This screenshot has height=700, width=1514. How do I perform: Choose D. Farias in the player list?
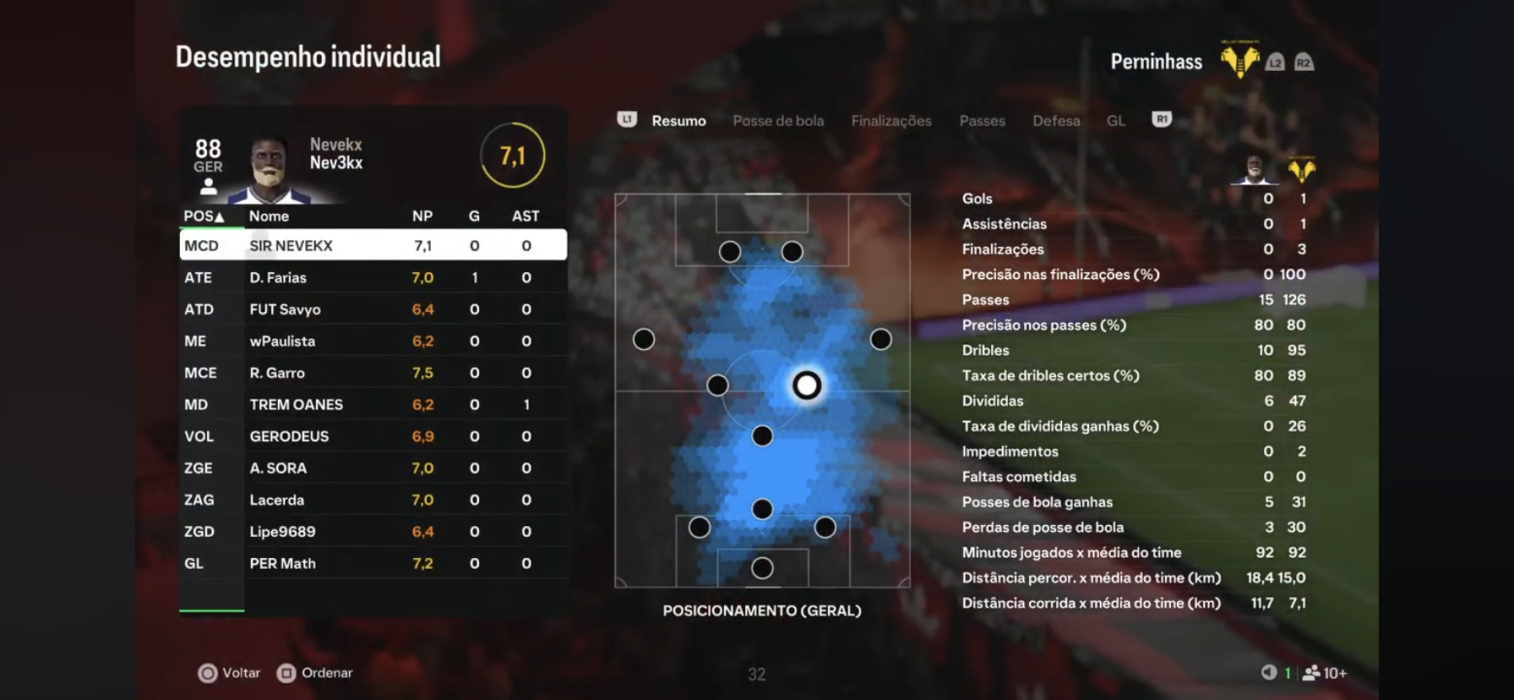click(372, 278)
